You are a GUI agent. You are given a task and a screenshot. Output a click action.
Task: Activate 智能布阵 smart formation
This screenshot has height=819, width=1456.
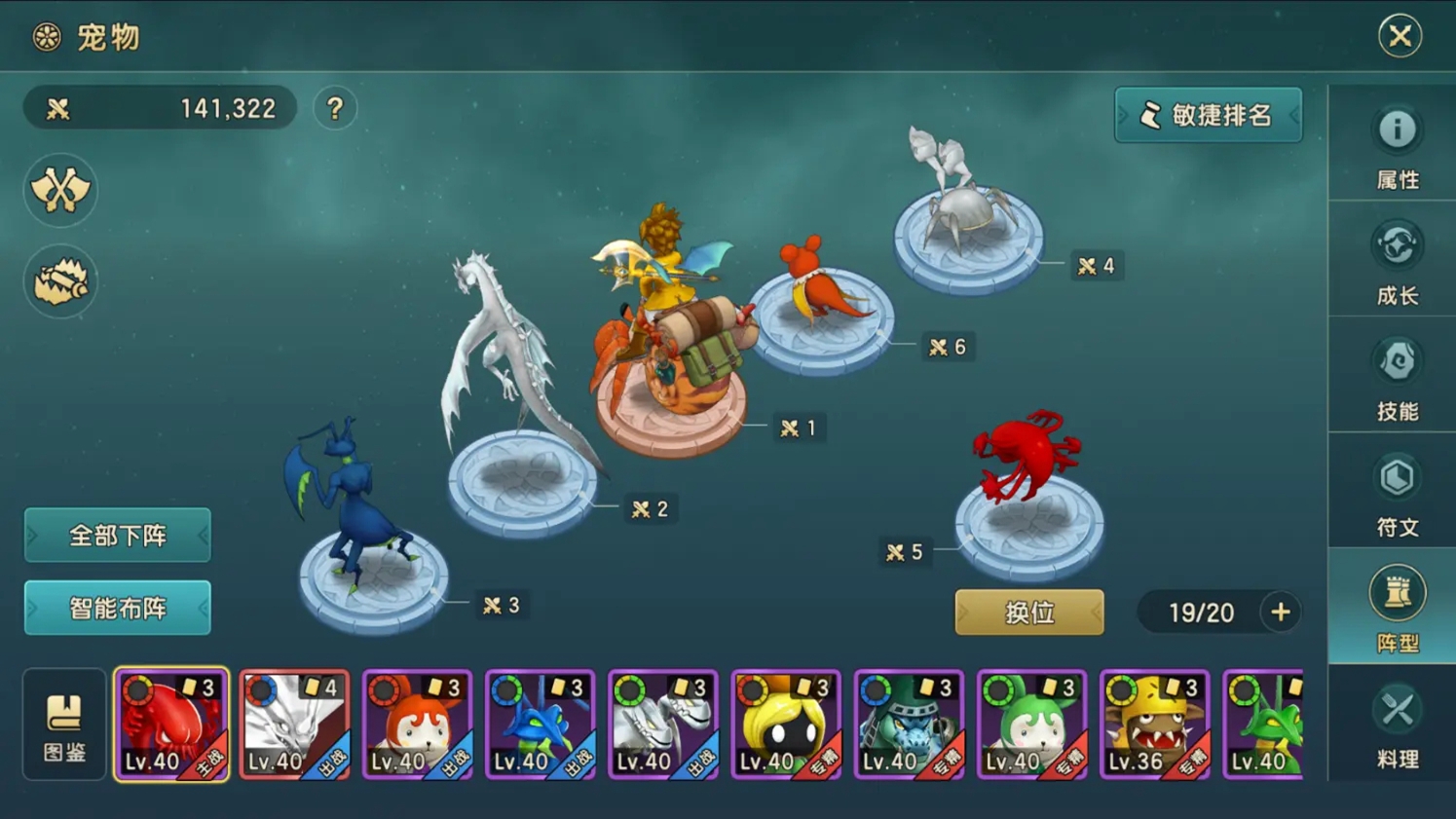117,608
